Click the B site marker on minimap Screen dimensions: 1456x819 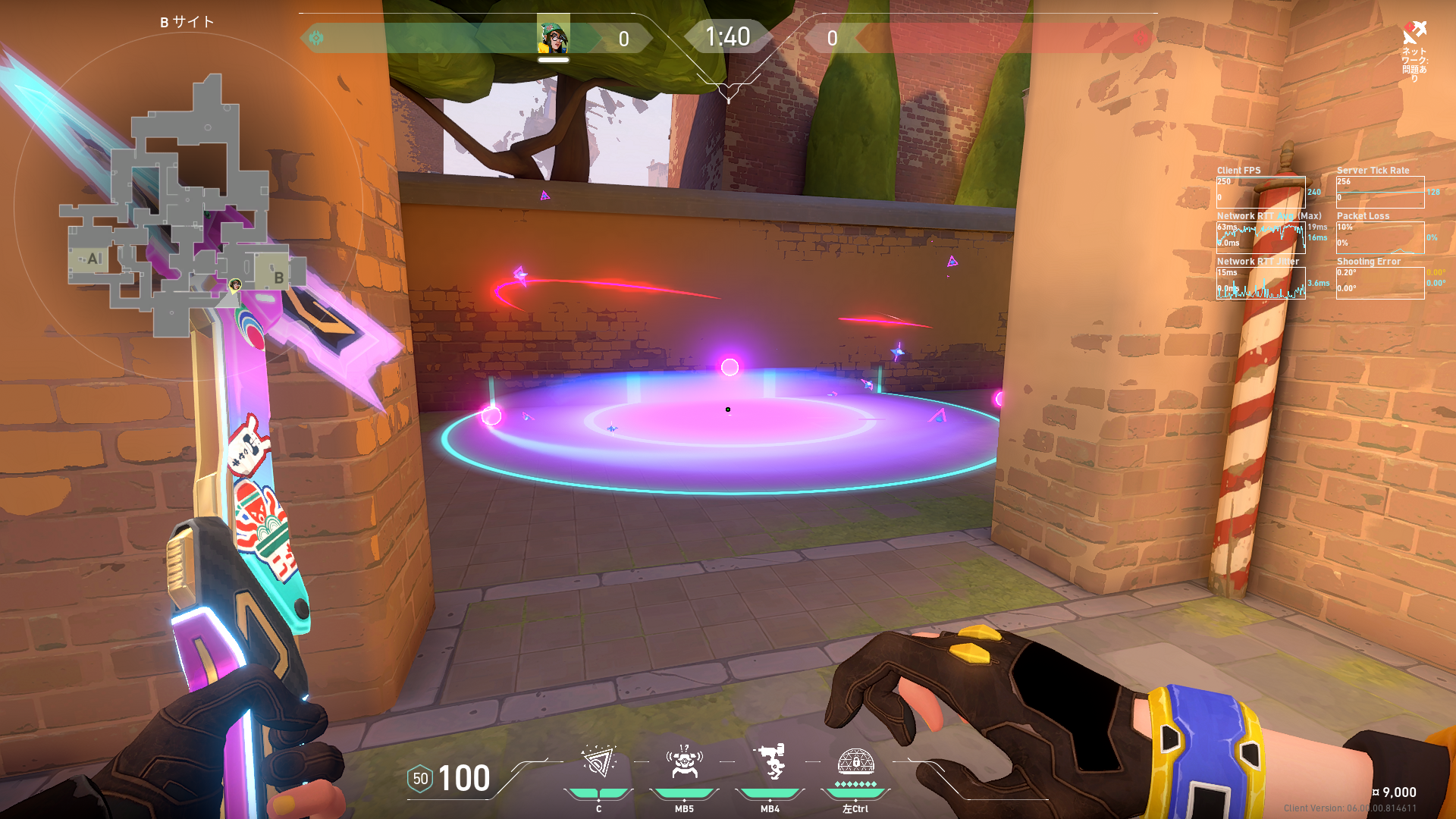pos(278,278)
